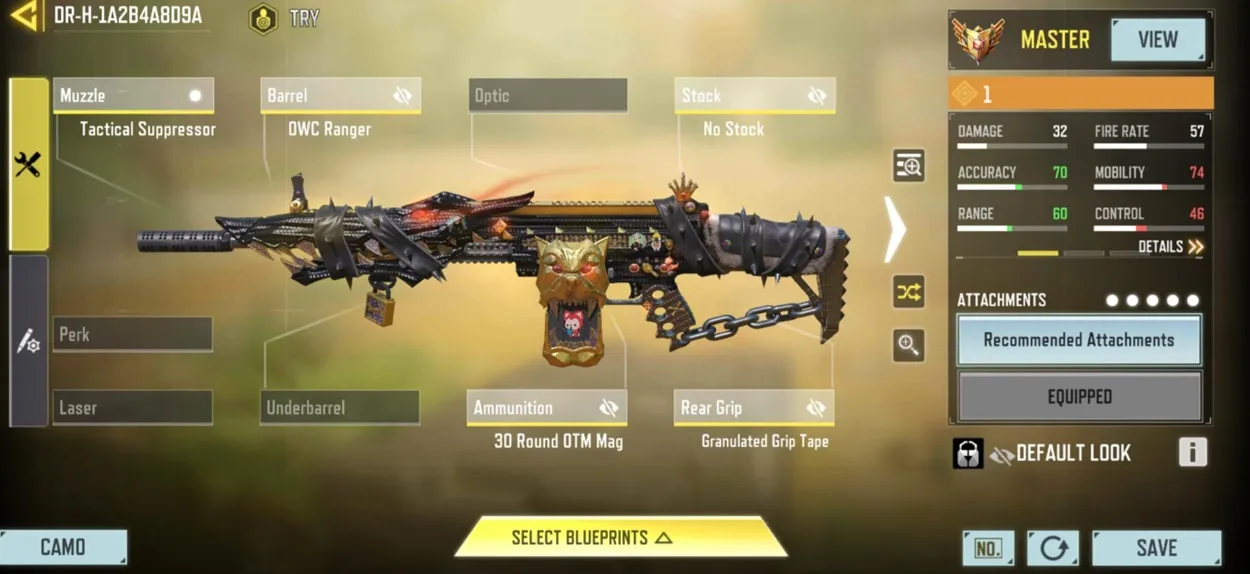Choose the Underbarrel slot
This screenshot has height=574, width=1250.
click(340, 408)
